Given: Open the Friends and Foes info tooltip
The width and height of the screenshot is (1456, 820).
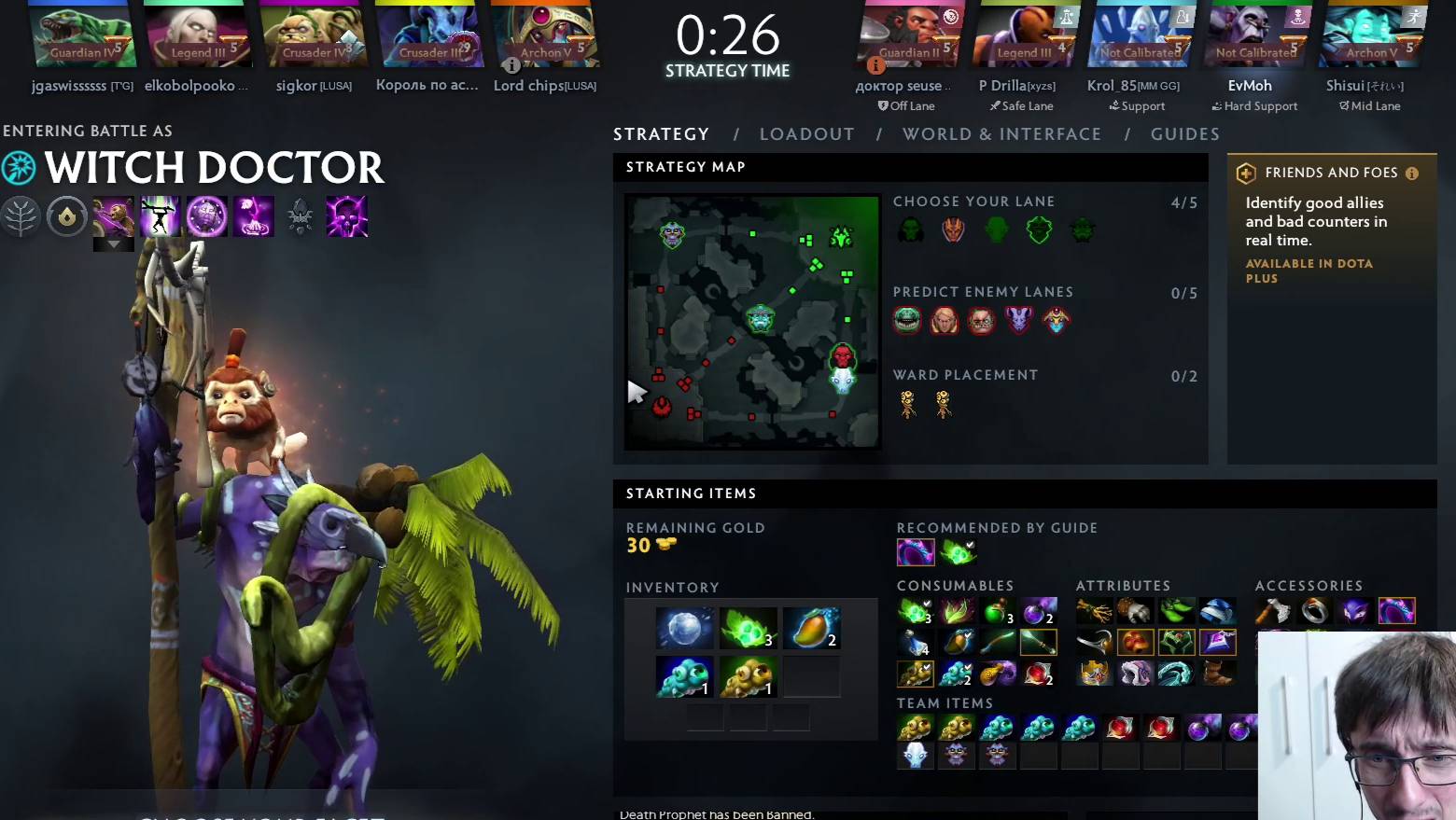Looking at the screenshot, I should [x=1411, y=173].
